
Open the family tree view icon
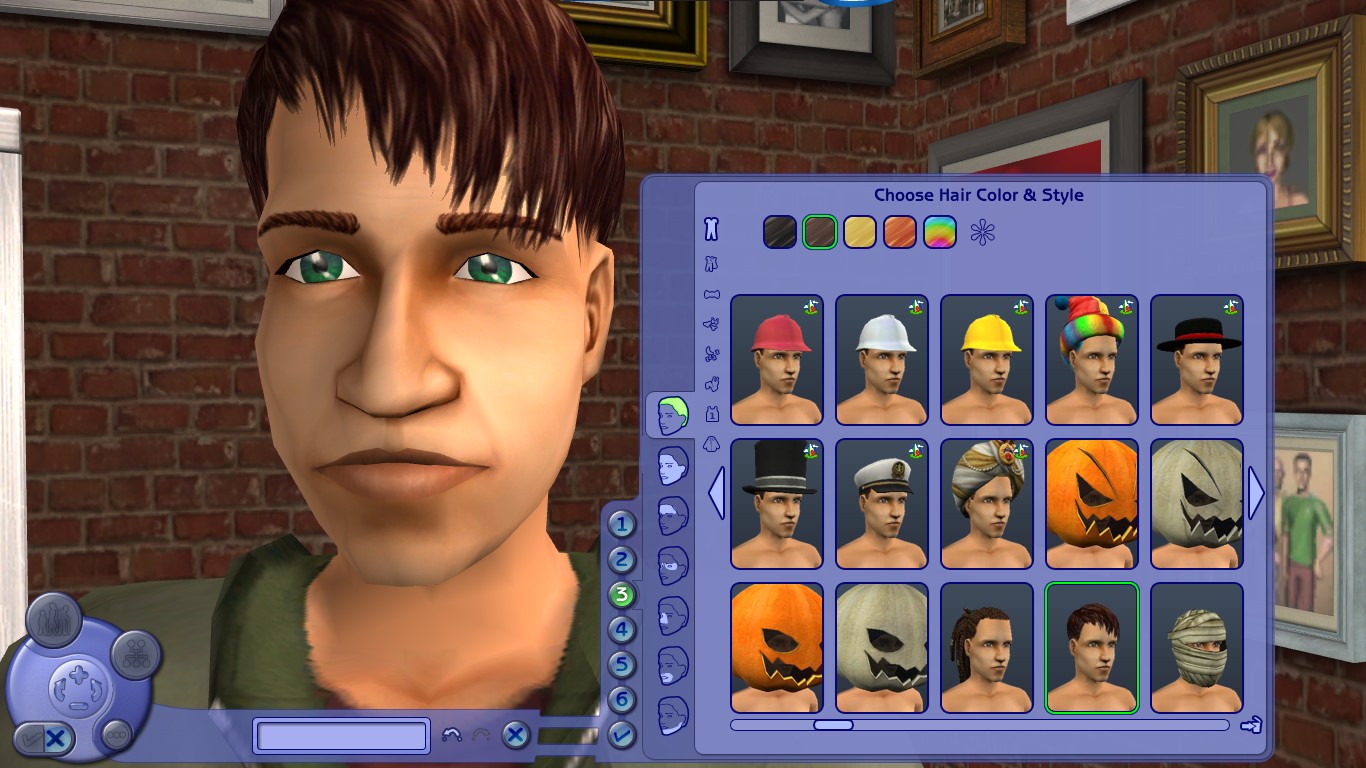[135, 656]
